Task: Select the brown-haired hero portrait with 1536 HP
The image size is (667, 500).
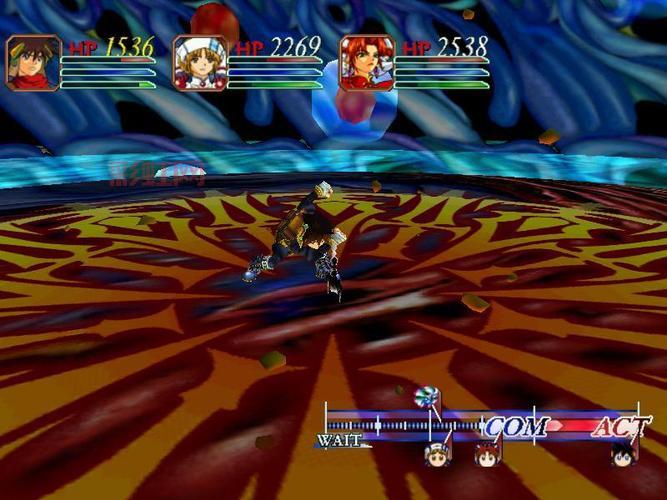Action: [34, 63]
